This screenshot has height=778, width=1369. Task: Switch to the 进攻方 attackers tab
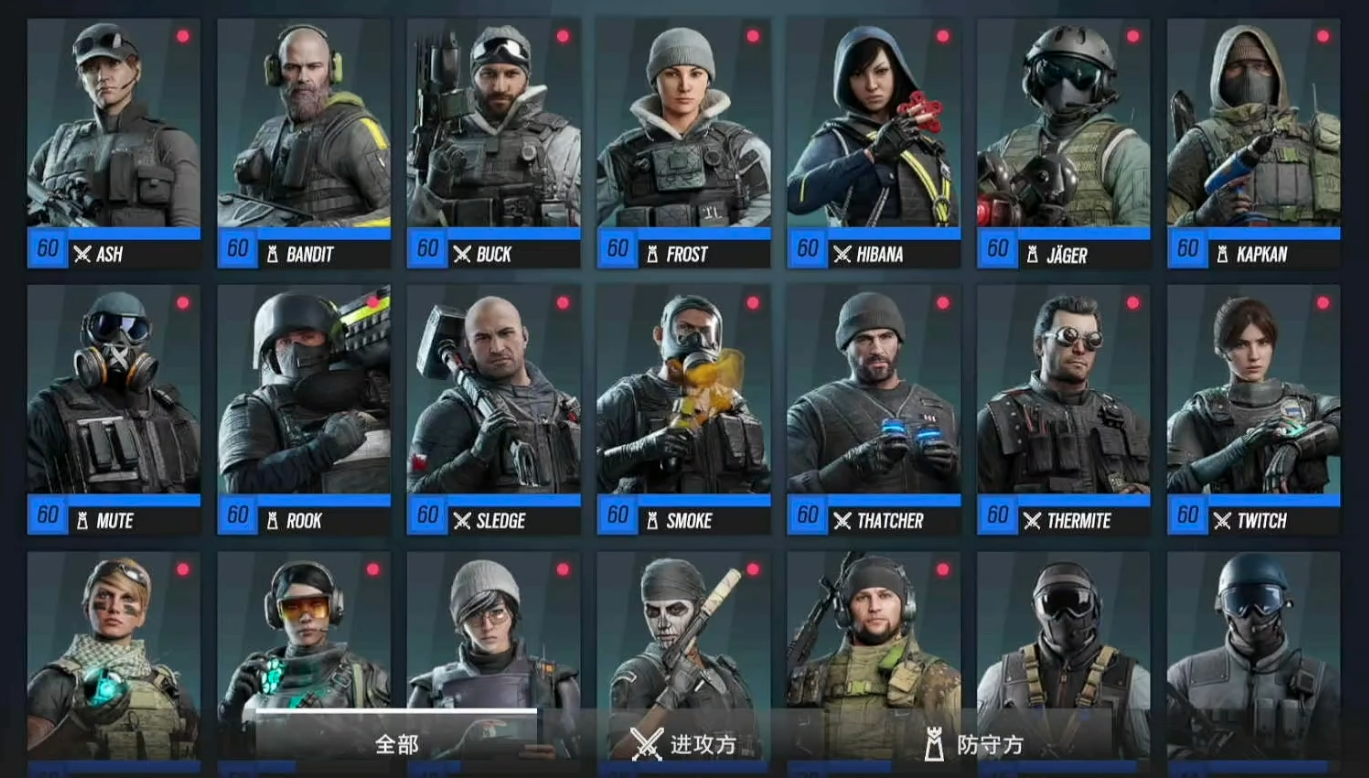[x=685, y=744]
